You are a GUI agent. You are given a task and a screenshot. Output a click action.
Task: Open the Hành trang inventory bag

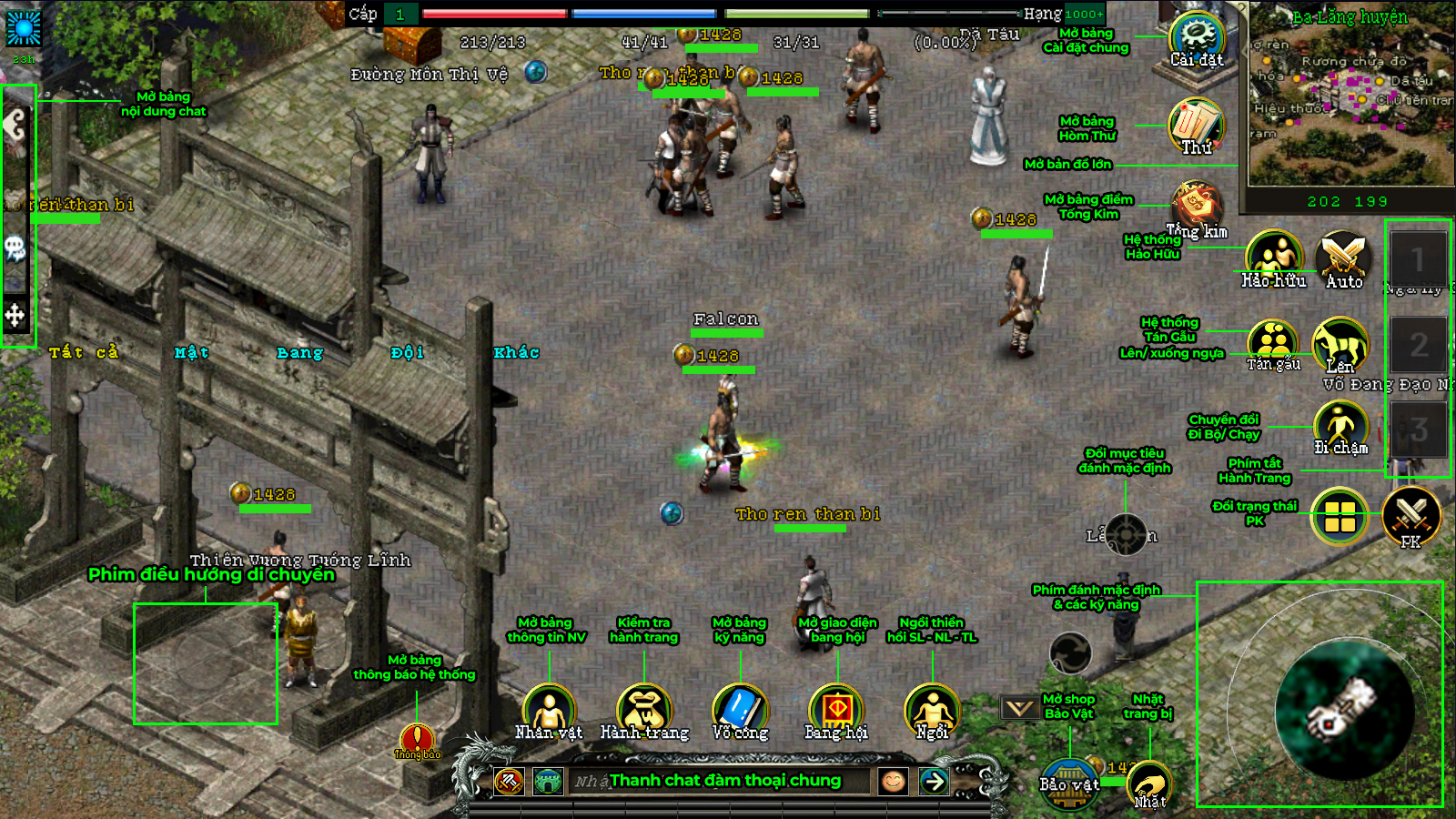pos(644,711)
